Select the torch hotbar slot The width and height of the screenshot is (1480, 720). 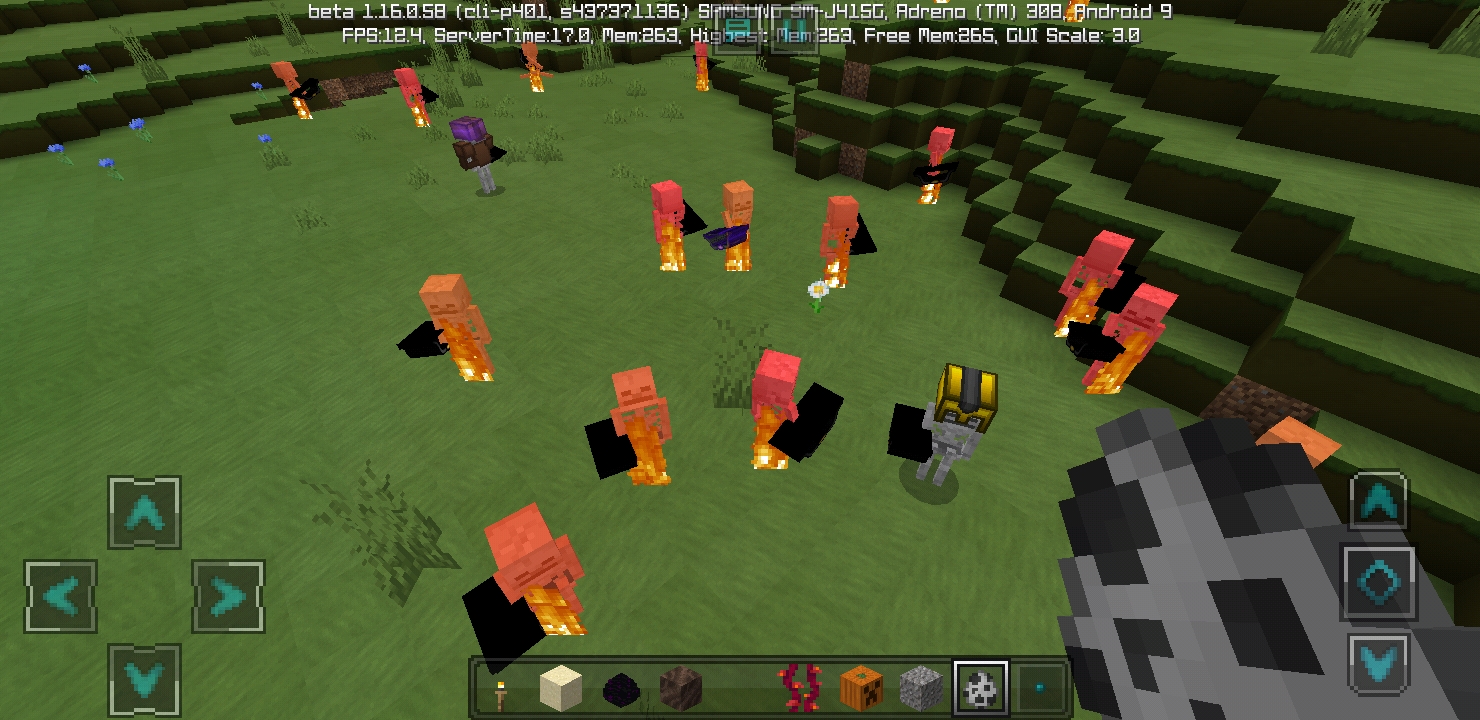[500, 688]
